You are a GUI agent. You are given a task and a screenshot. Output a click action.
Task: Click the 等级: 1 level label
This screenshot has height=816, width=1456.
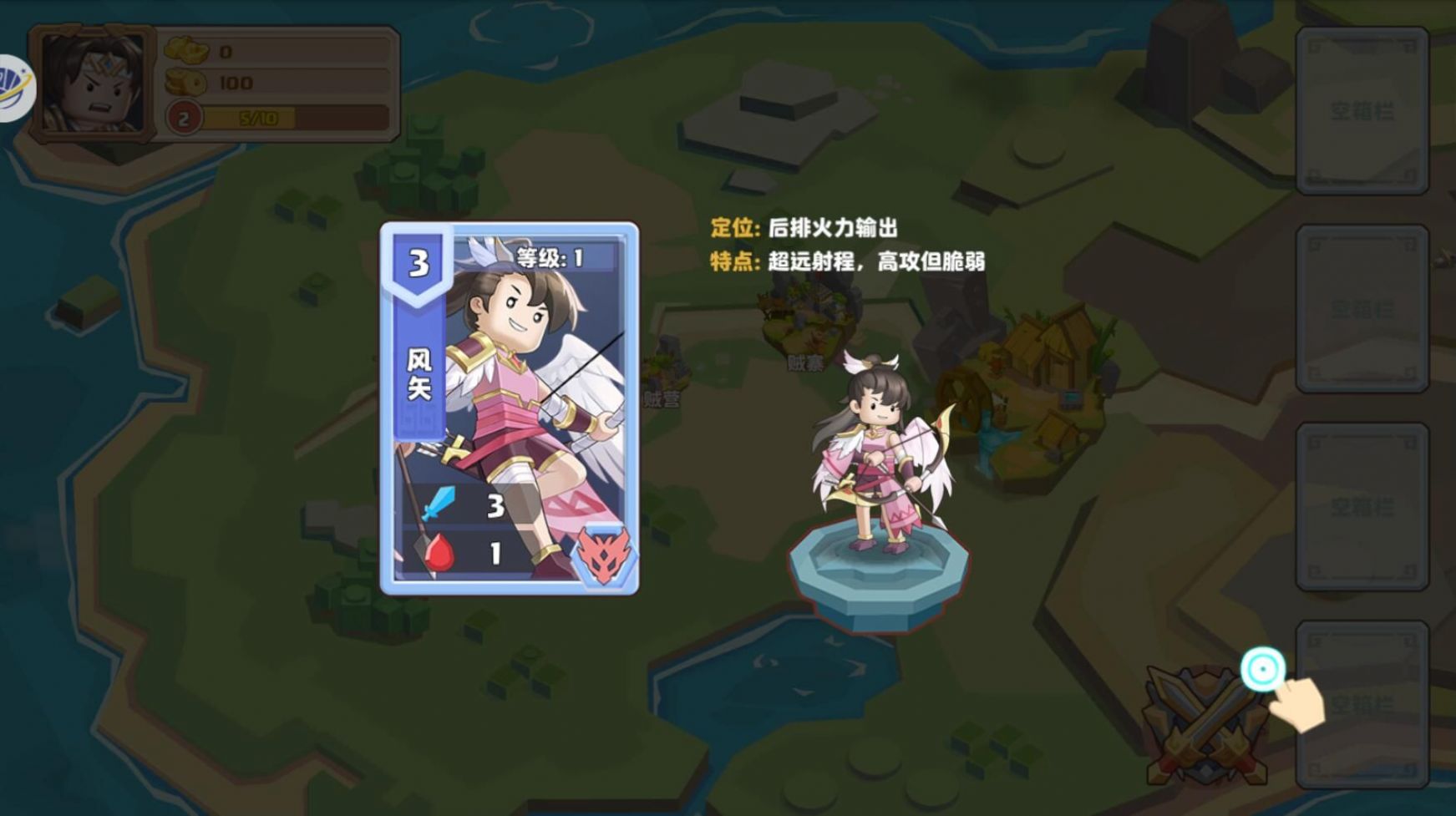point(551,256)
